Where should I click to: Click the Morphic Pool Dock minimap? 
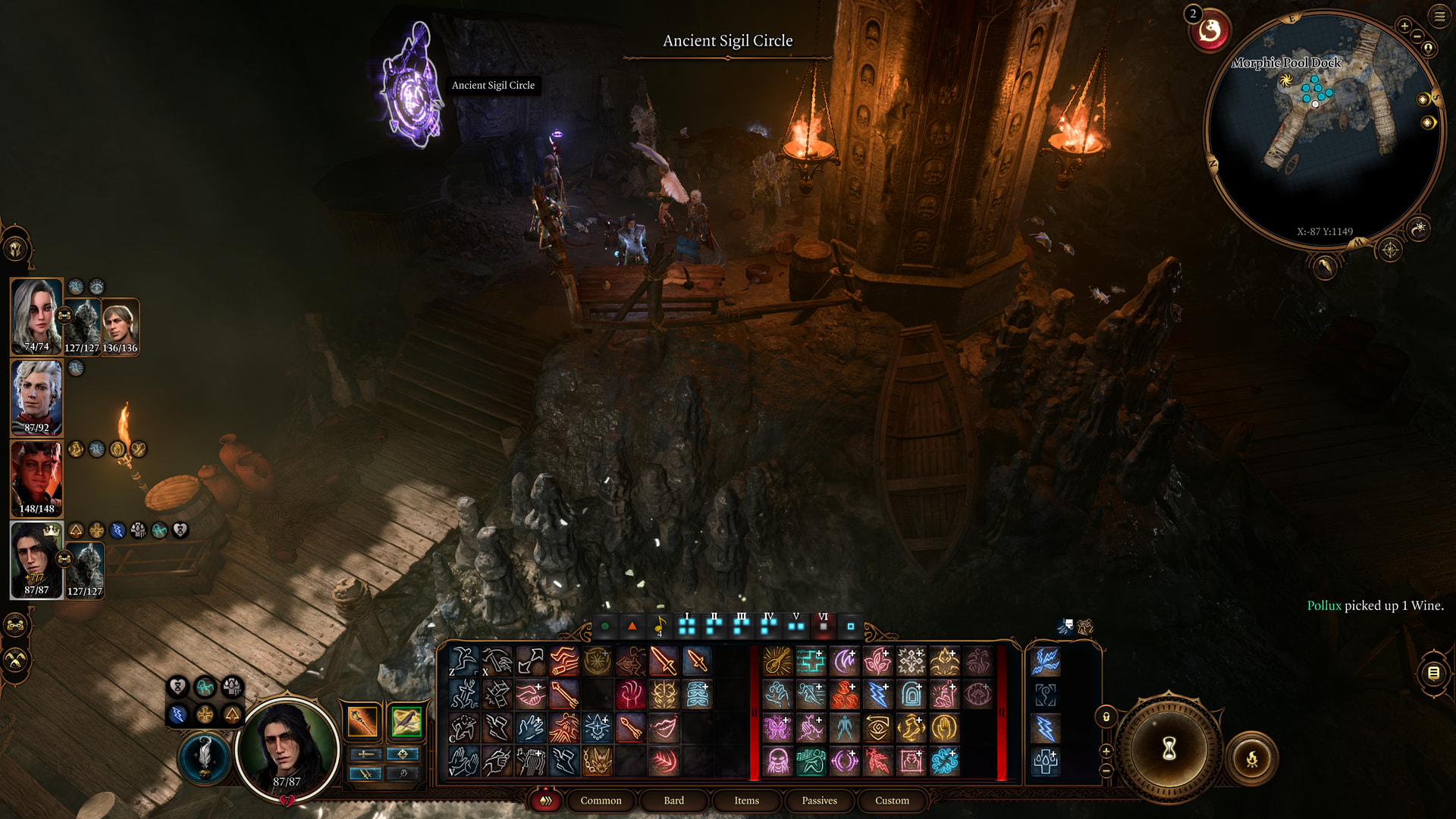tap(1323, 129)
